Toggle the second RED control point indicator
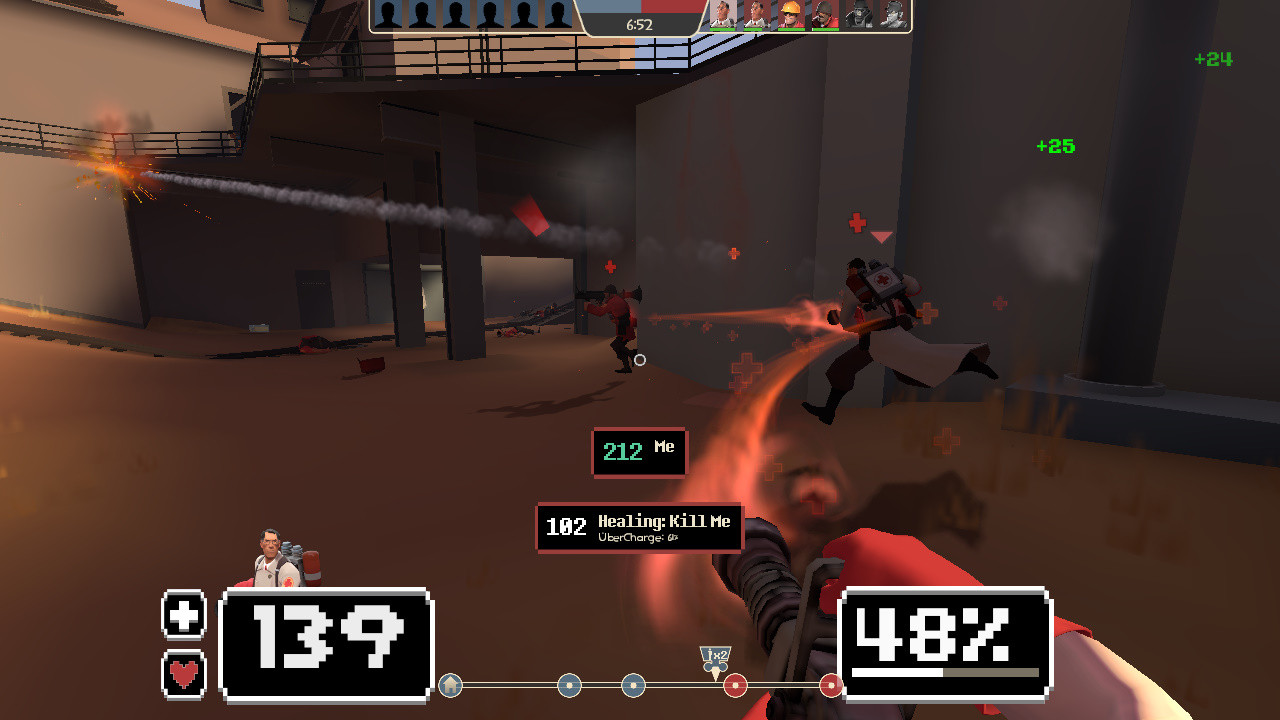This screenshot has height=720, width=1280. [832, 686]
